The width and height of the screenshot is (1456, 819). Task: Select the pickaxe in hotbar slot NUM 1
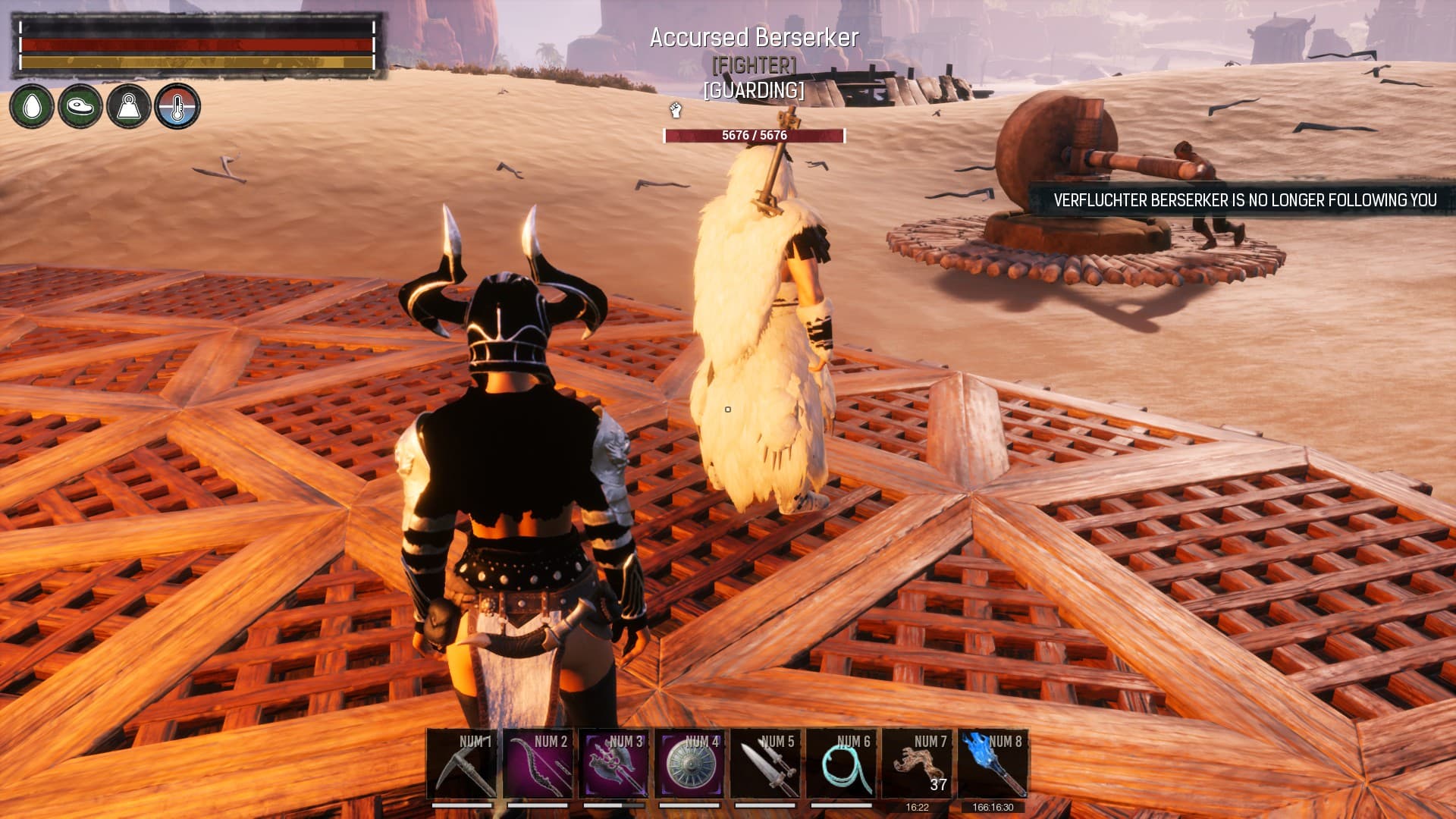pos(463,763)
